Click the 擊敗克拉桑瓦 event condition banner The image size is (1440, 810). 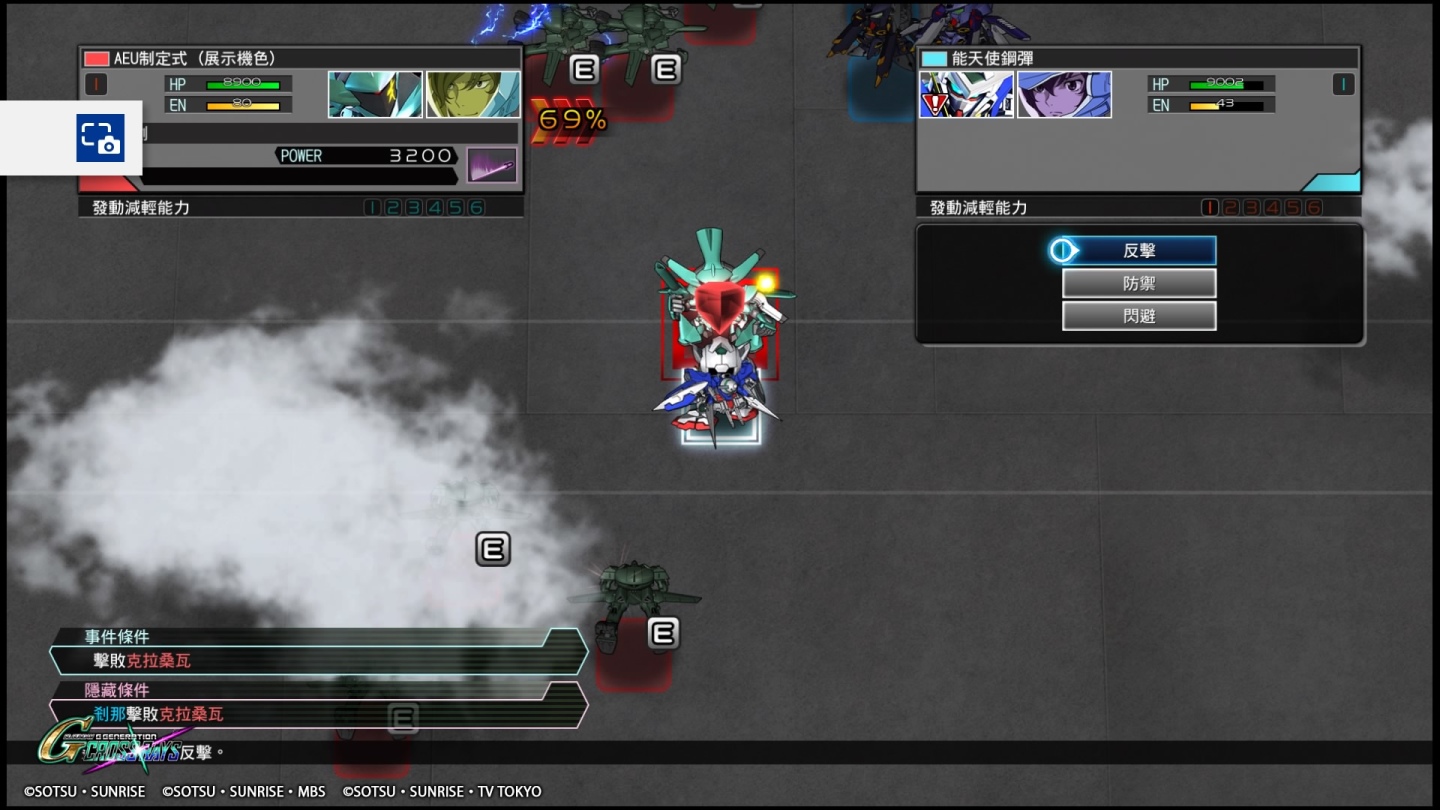click(300, 660)
